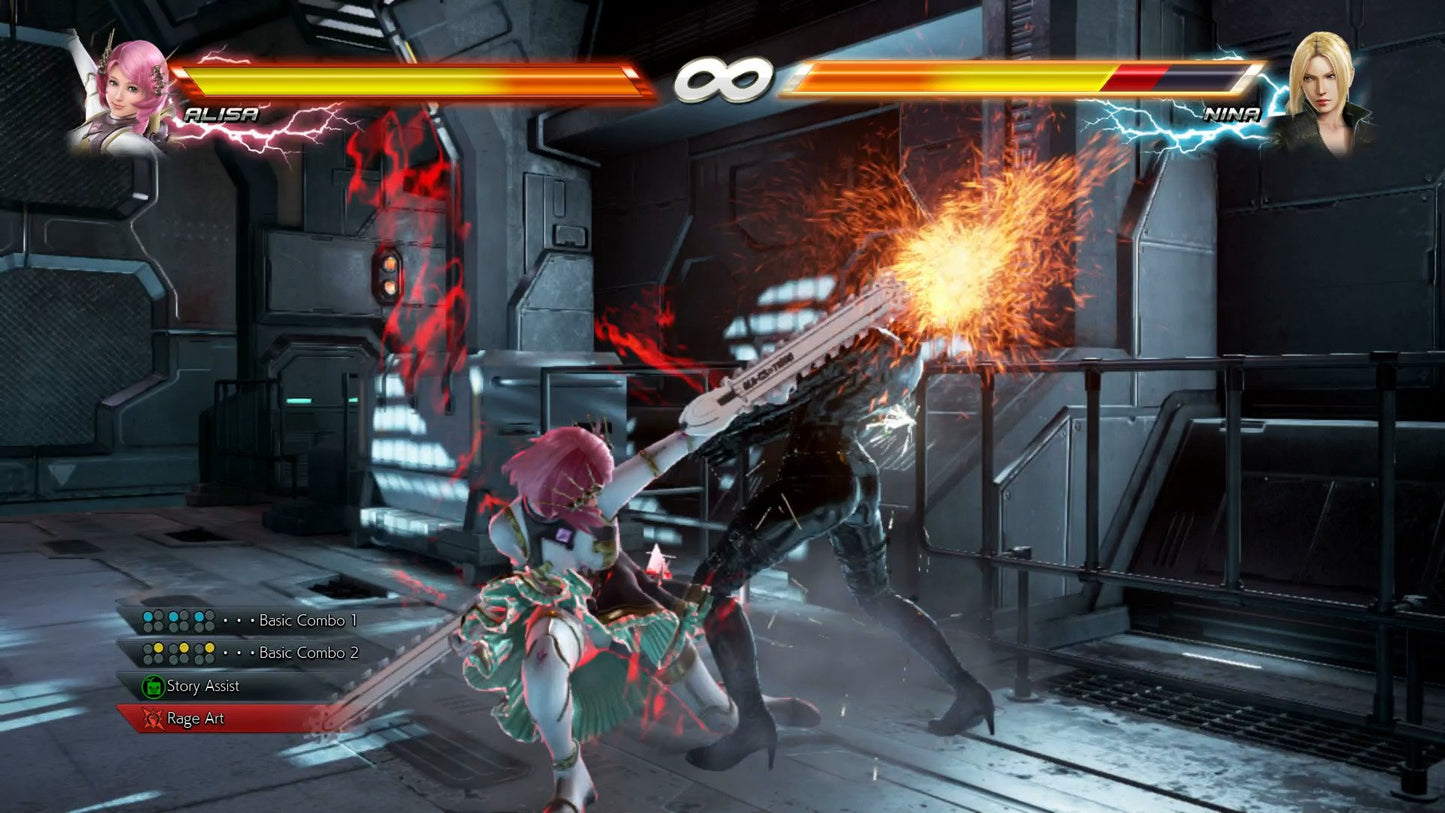Click the middle blue button icon in Basic Combo 1
Image resolution: width=1445 pixels, height=813 pixels.
point(174,616)
